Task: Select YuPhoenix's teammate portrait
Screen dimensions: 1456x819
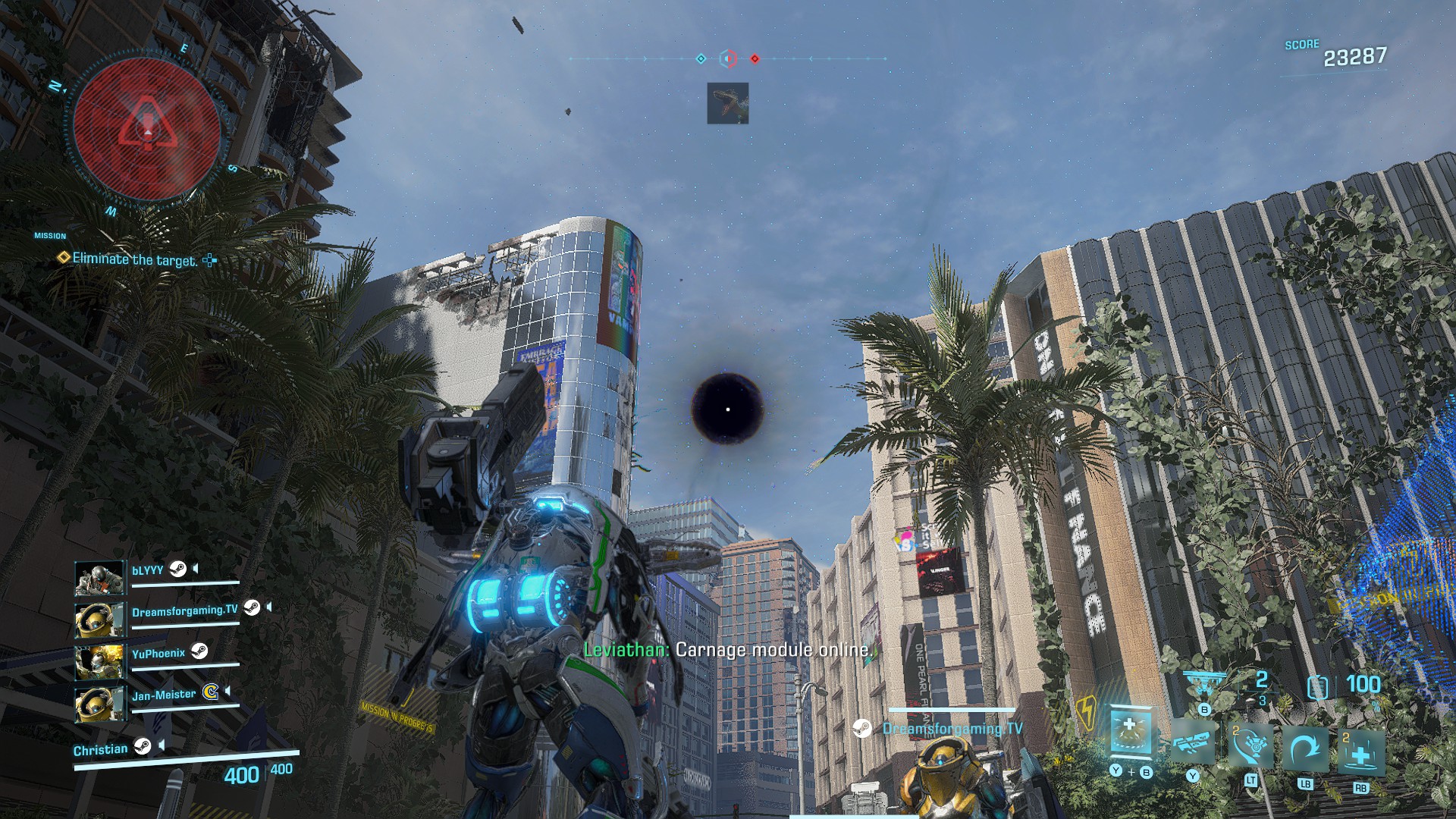Action: click(99, 661)
